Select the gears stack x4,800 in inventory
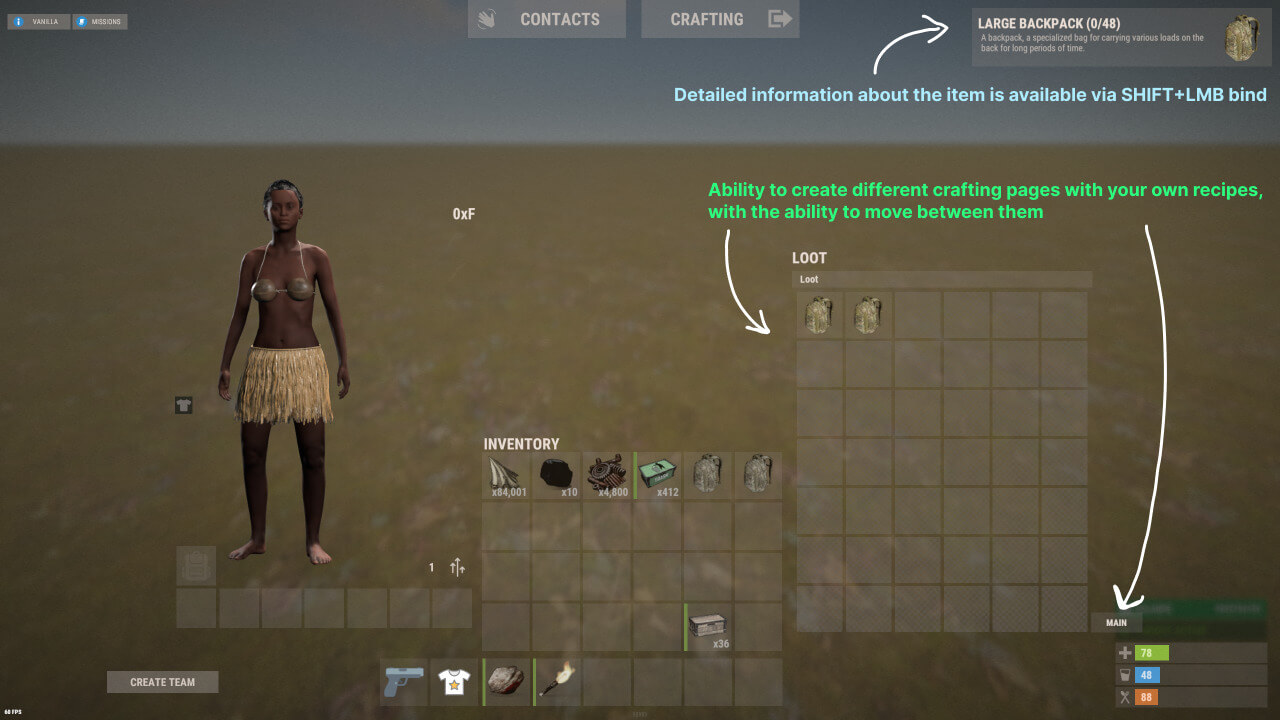 [x=608, y=473]
